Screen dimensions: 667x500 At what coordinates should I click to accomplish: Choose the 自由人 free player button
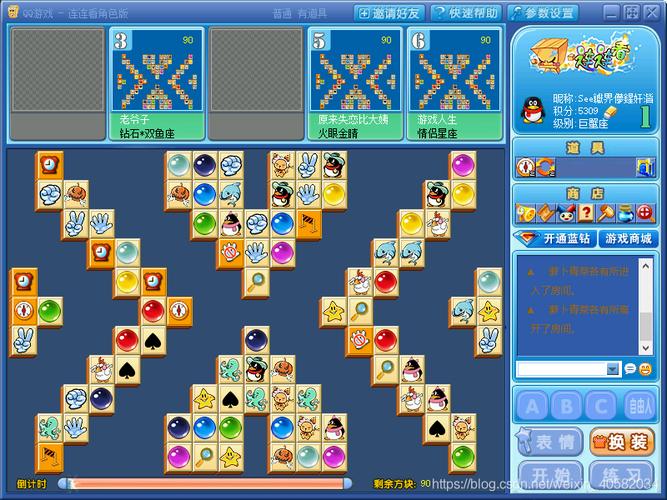coord(635,406)
